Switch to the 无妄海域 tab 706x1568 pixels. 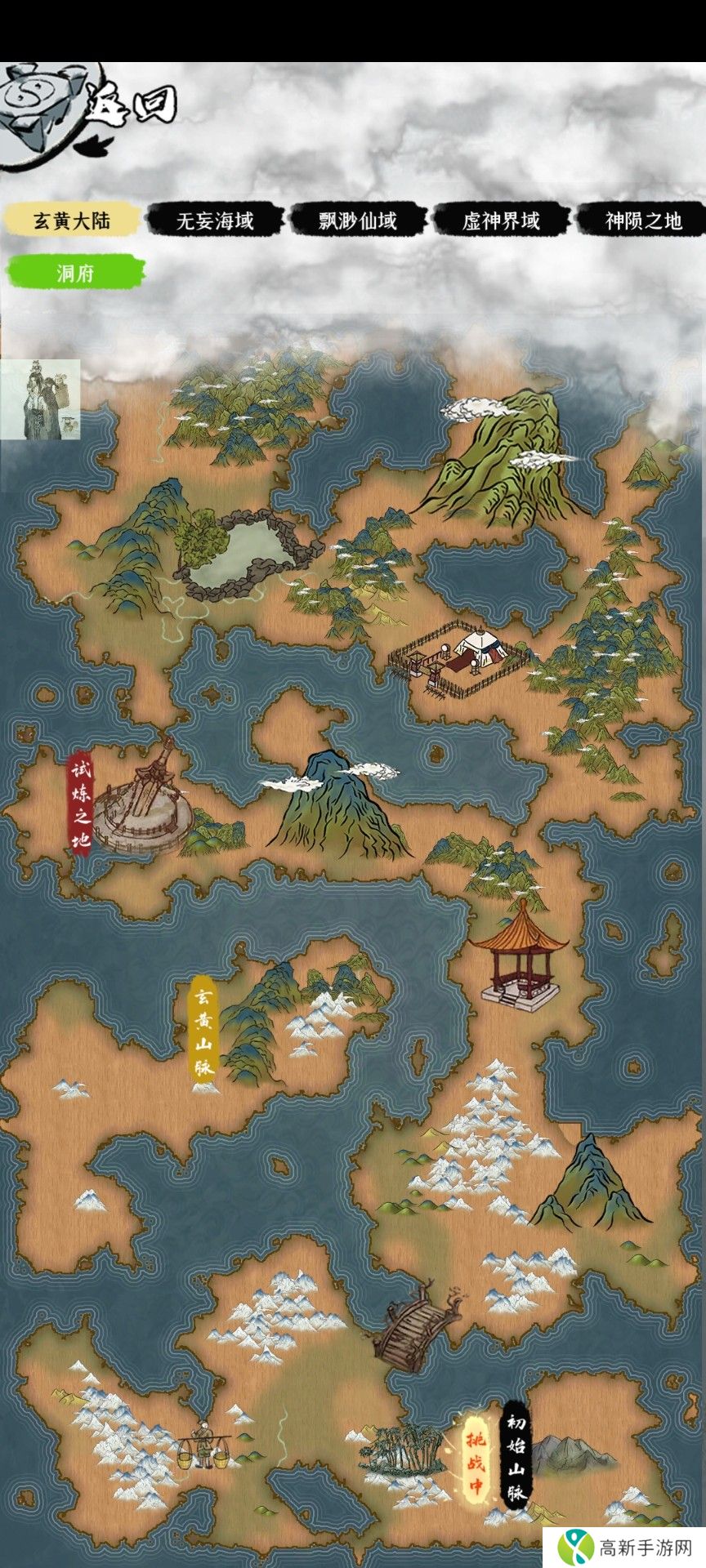click(x=215, y=220)
